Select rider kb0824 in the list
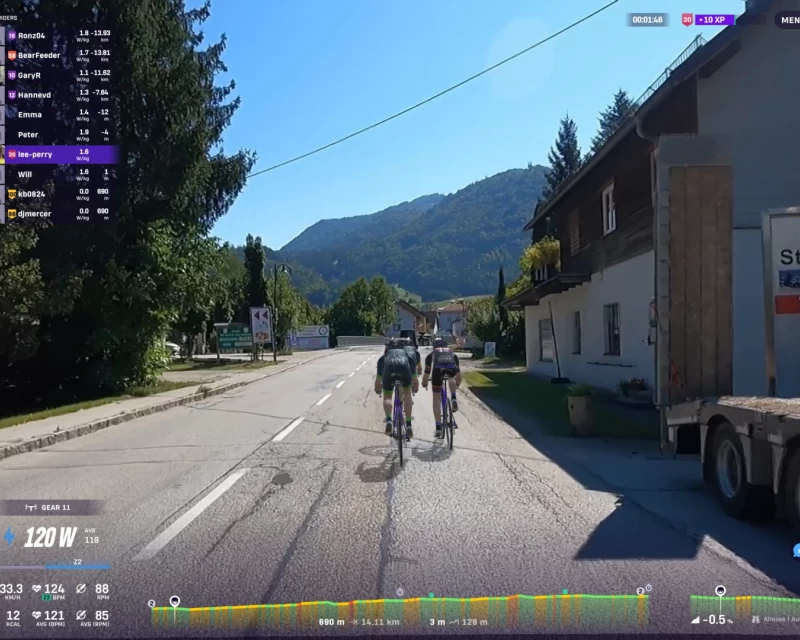Screen dimensions: 800x640 60,193
